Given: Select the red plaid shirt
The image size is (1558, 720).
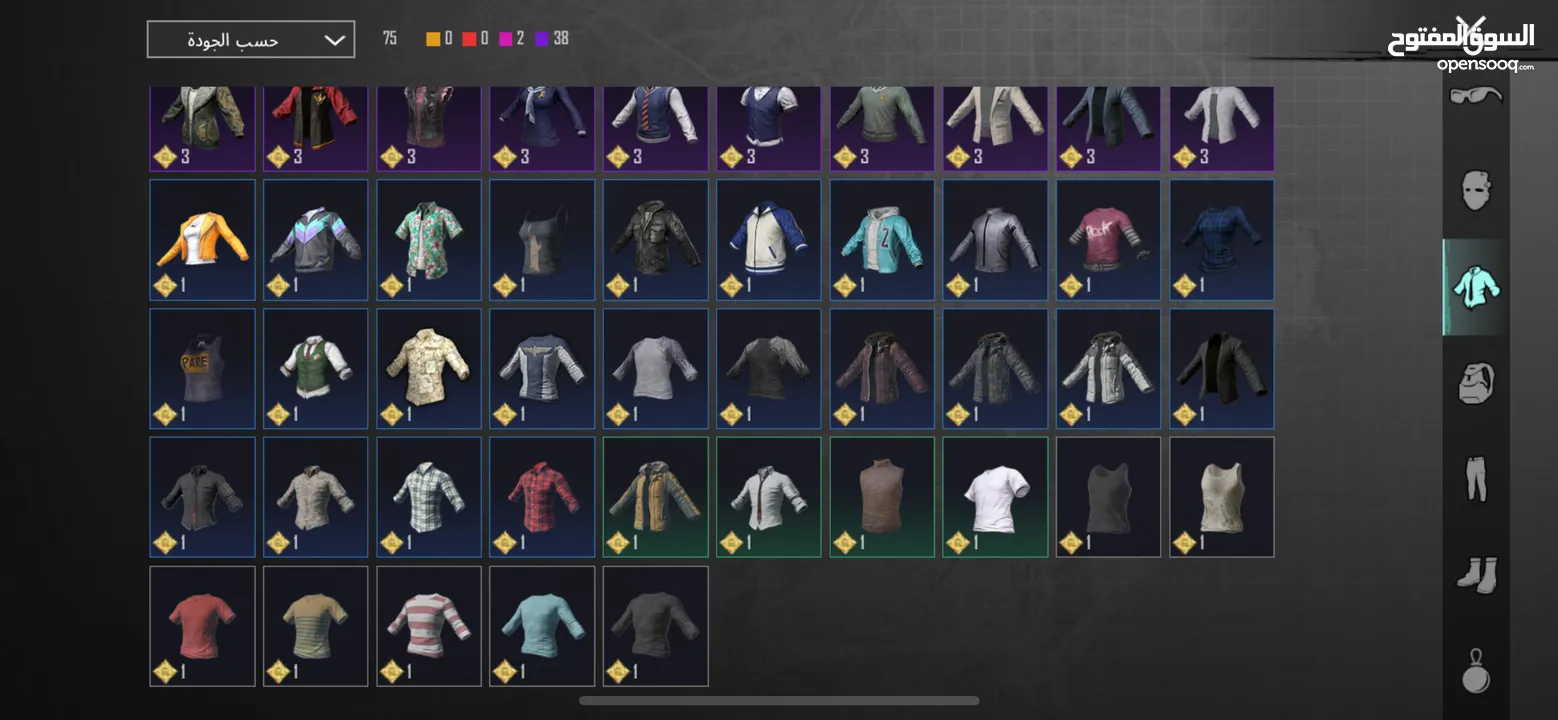Looking at the screenshot, I should [542, 496].
